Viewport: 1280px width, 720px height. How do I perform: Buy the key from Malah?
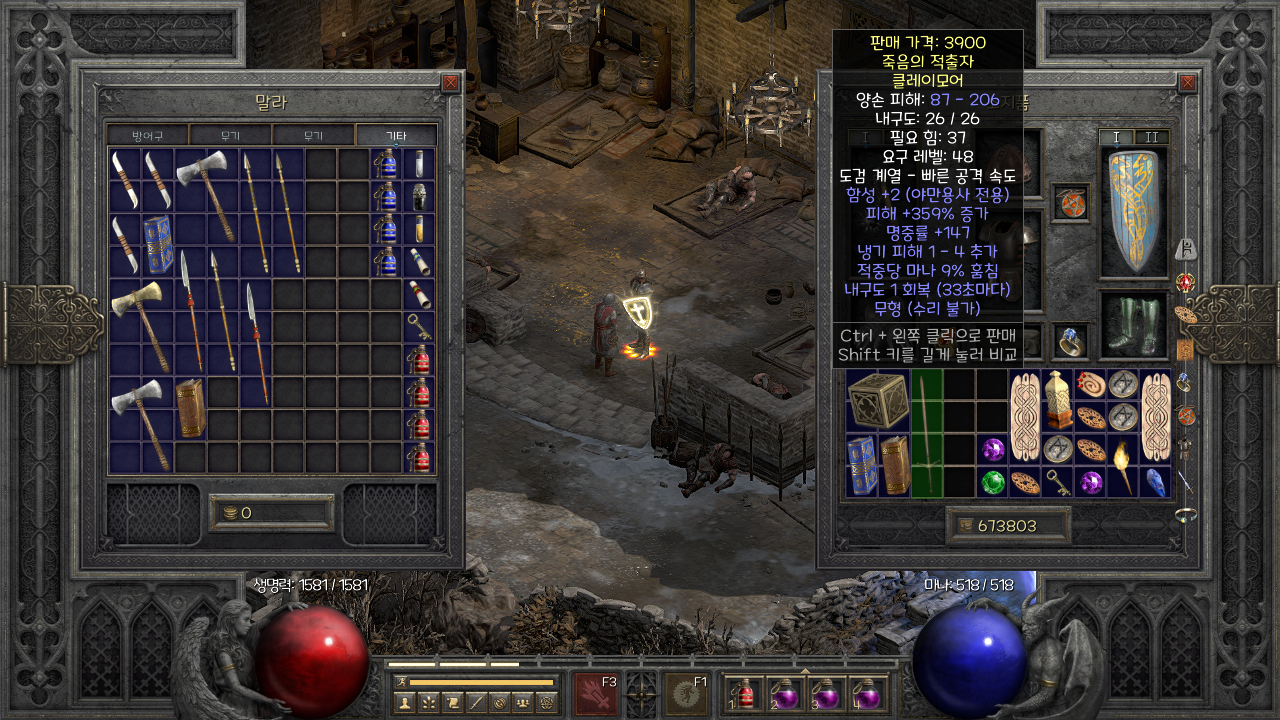420,325
